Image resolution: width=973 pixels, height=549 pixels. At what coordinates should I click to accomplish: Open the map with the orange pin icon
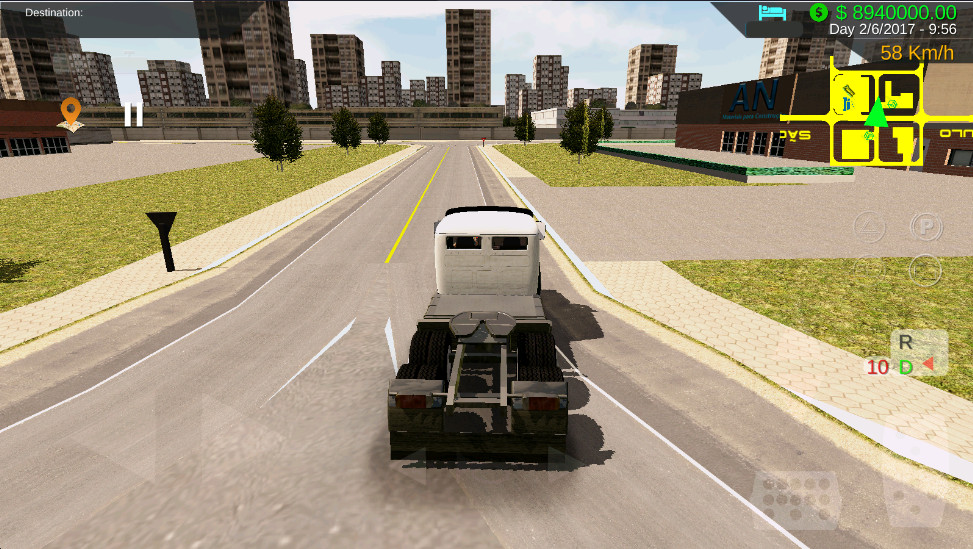tap(70, 113)
